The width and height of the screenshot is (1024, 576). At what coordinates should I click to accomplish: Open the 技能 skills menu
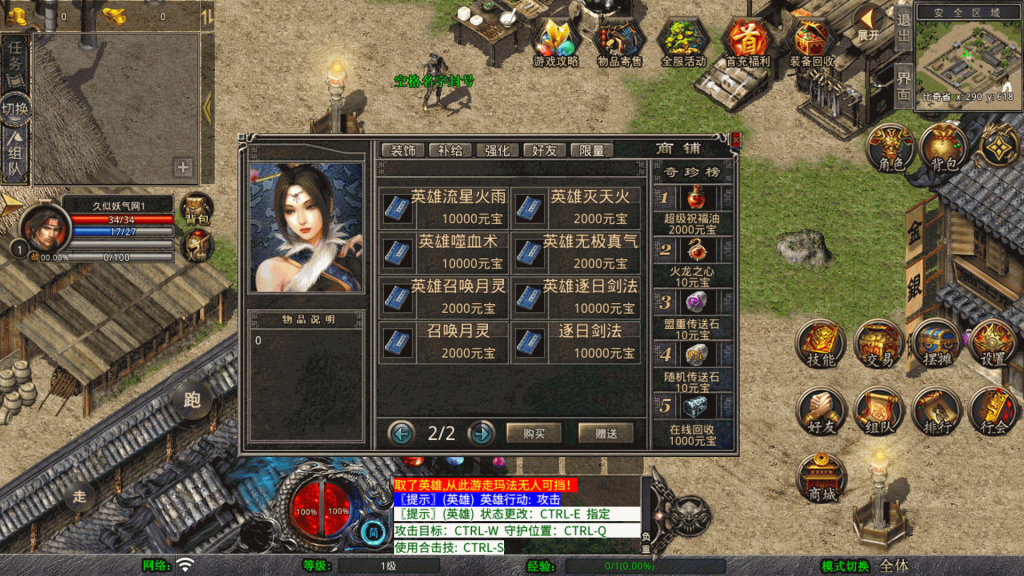click(820, 345)
